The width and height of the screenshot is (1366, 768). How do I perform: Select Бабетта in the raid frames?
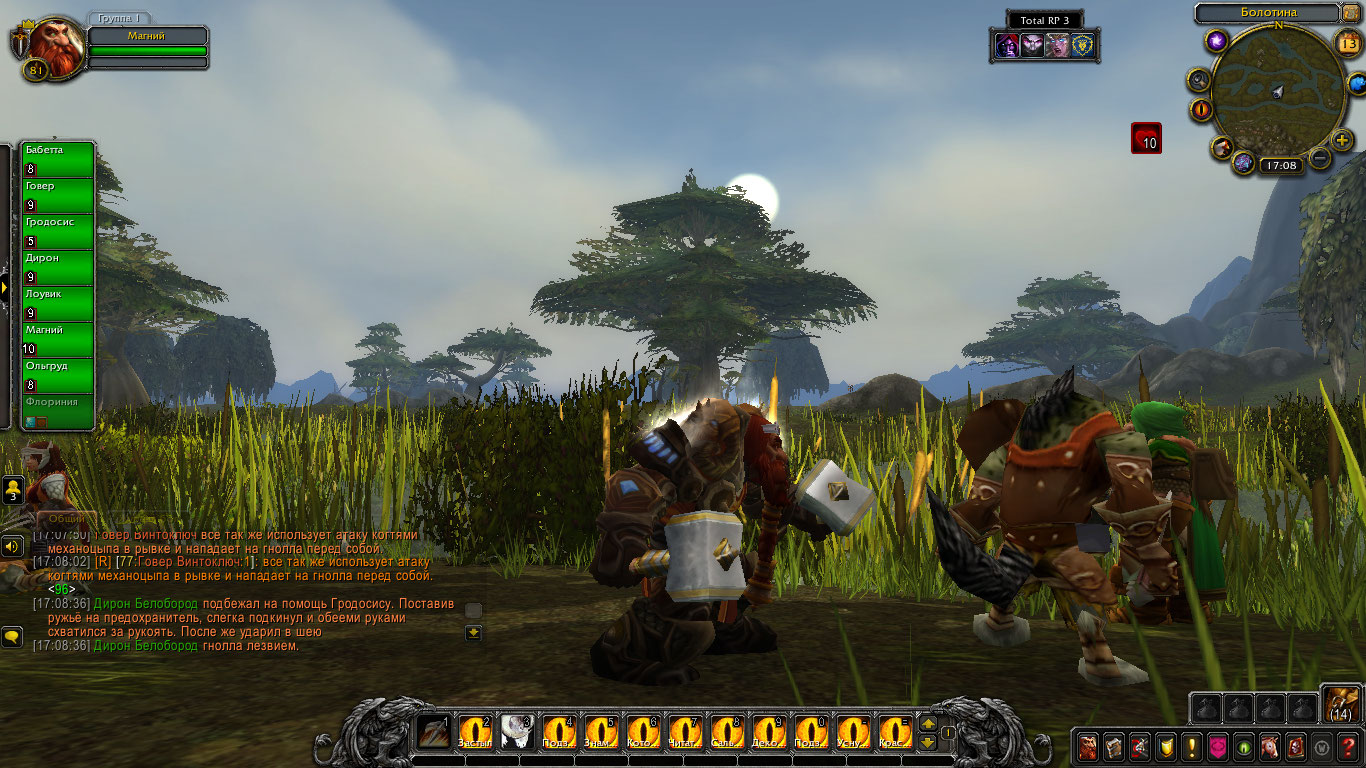58,160
